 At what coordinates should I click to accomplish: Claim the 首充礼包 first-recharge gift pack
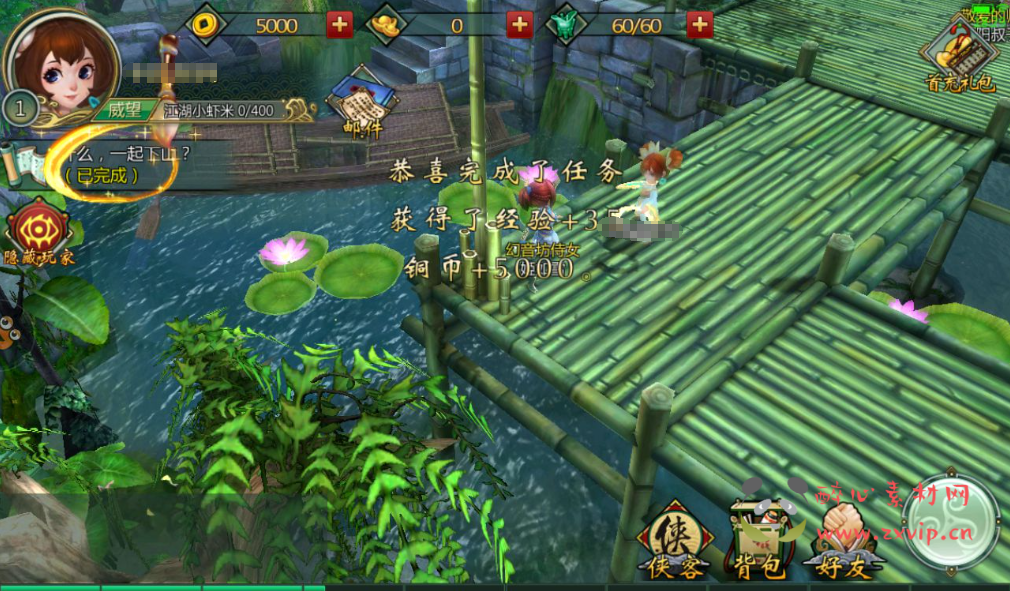coord(960,57)
